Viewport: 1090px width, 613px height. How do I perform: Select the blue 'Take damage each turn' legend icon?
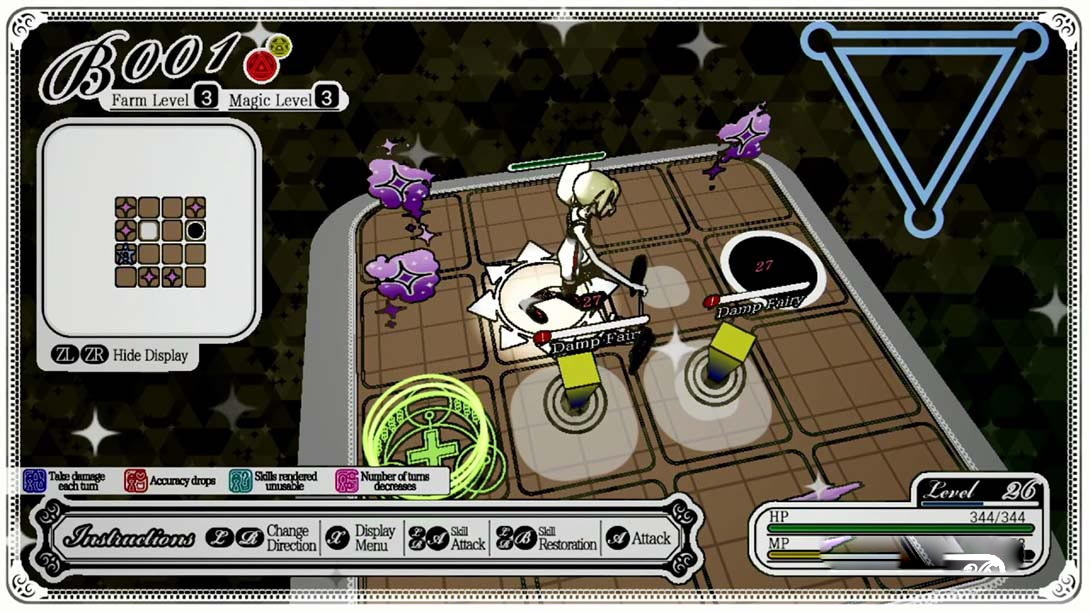35,482
